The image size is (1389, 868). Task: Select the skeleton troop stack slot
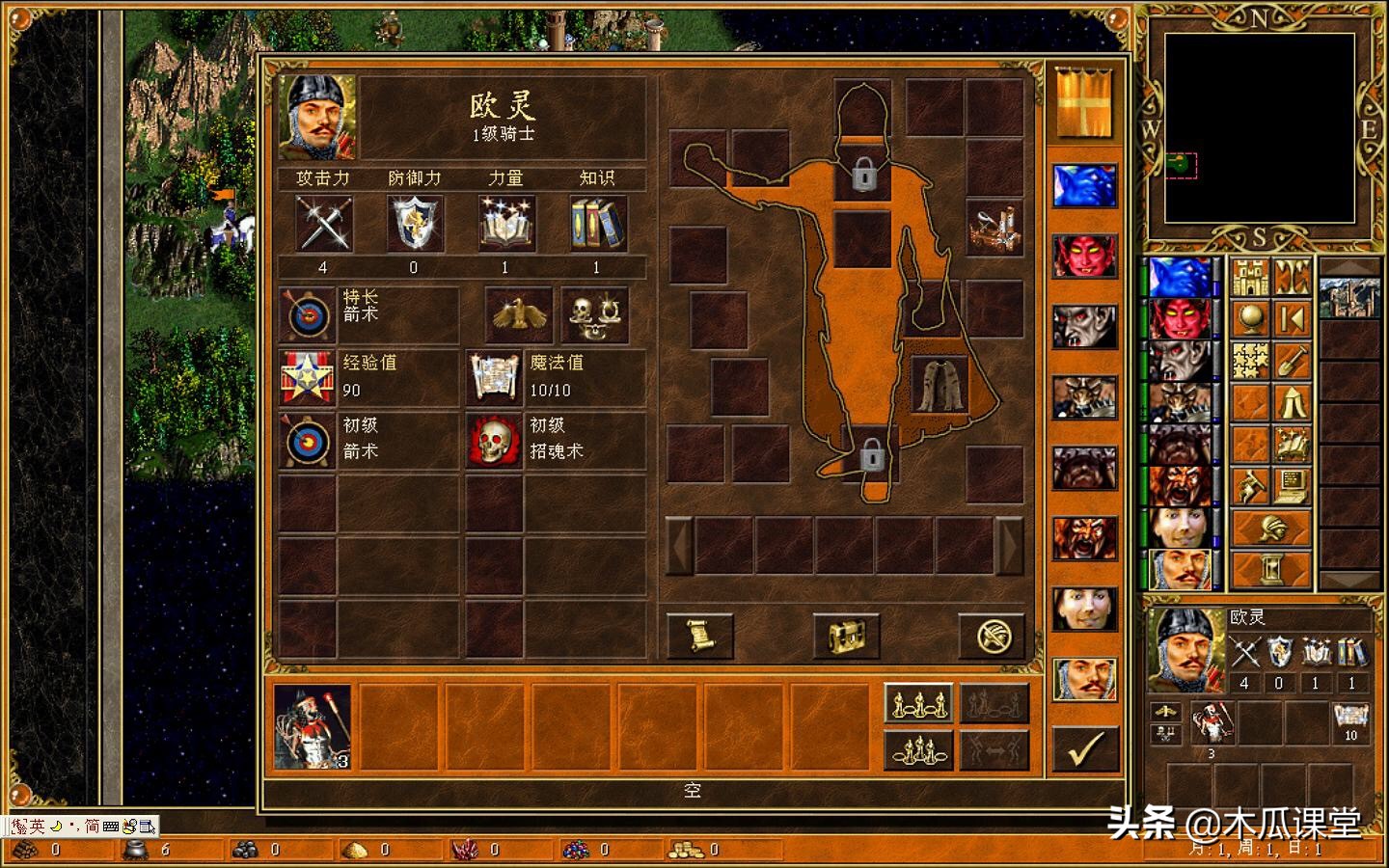tap(313, 727)
